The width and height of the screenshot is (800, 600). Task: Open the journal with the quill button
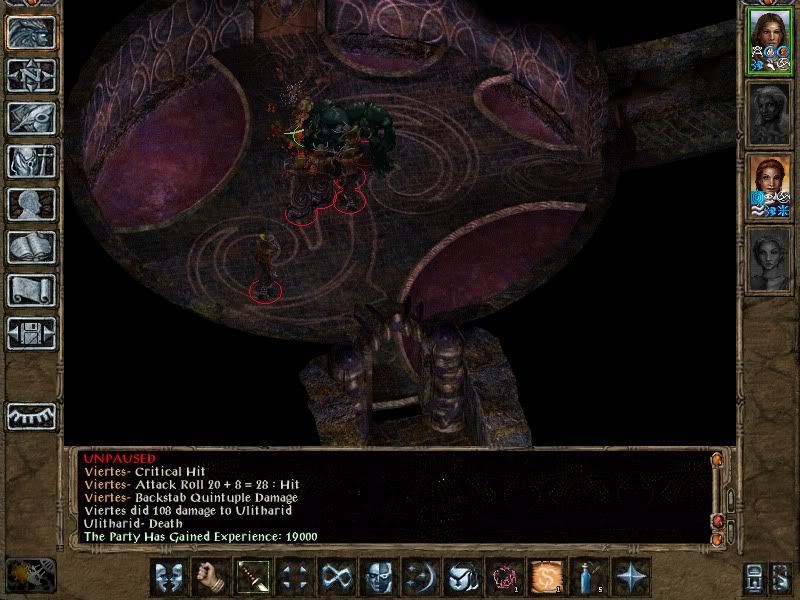coord(31,118)
